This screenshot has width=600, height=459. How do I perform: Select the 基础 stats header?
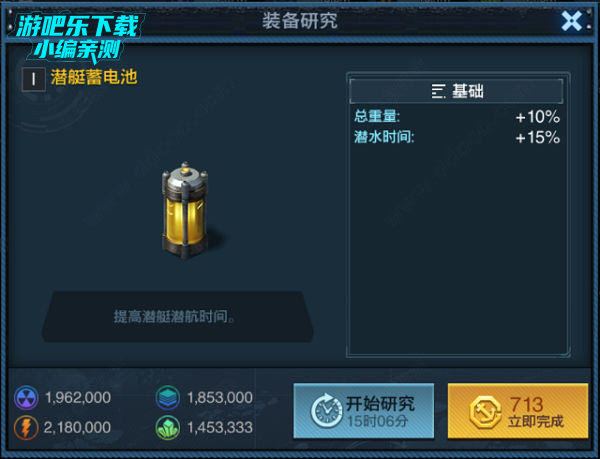(457, 92)
